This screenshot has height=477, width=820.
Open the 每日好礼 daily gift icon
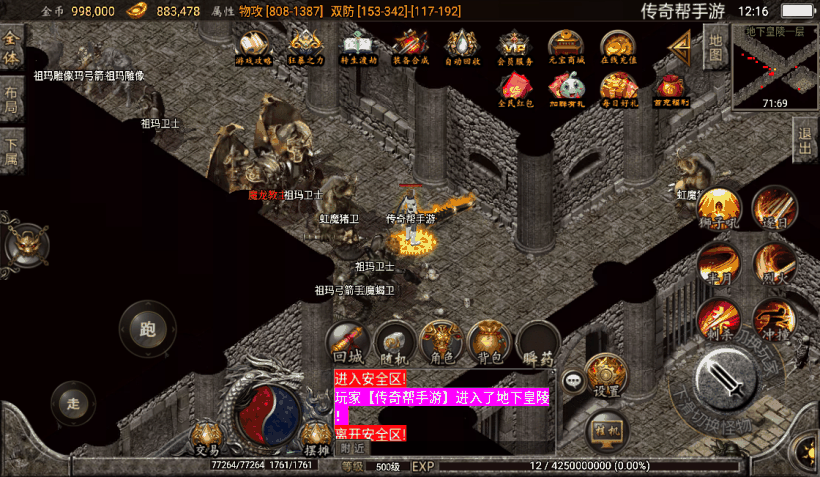[x=618, y=91]
